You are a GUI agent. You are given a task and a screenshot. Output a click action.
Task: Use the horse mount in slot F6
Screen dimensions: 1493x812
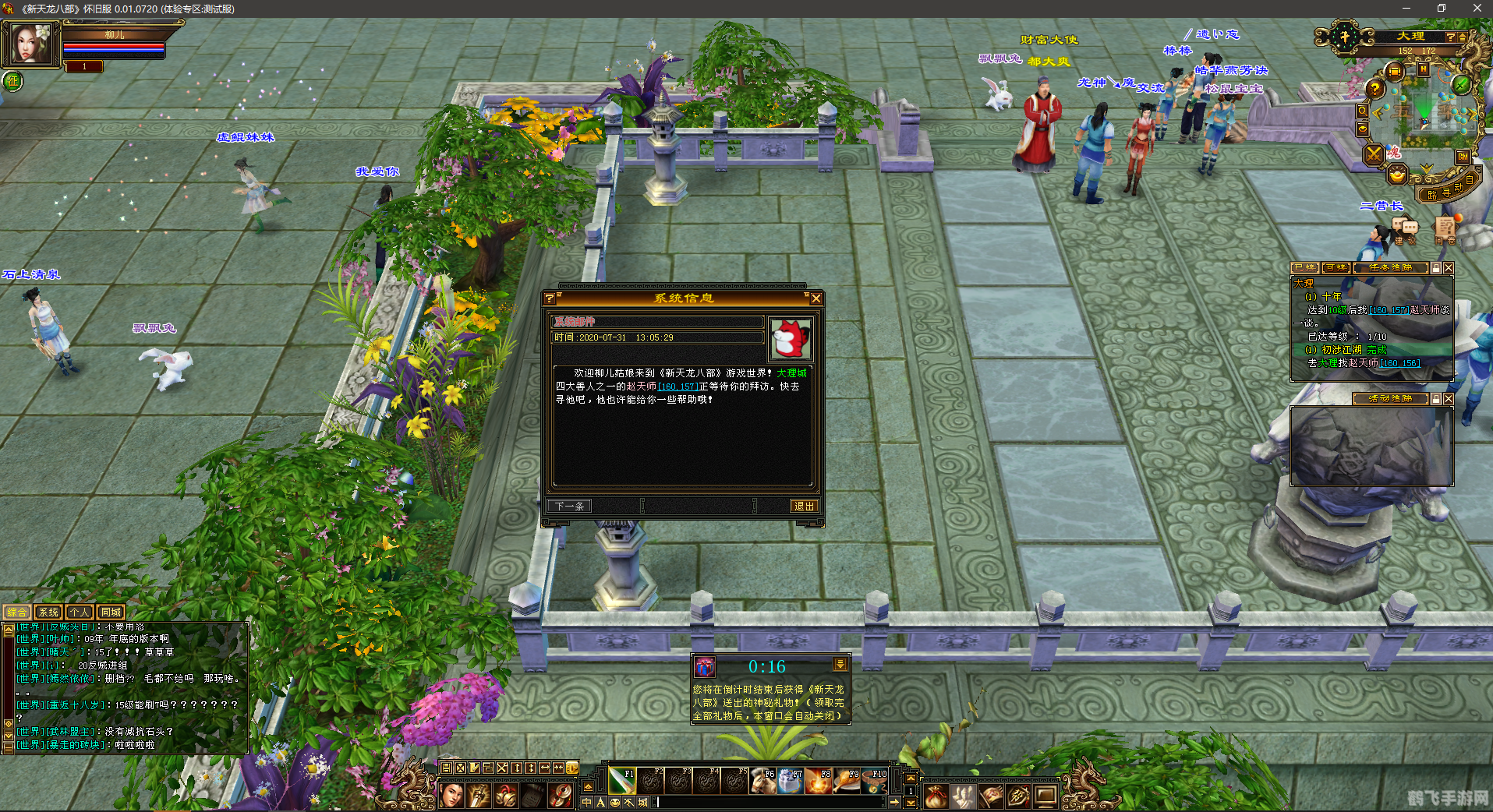762,780
